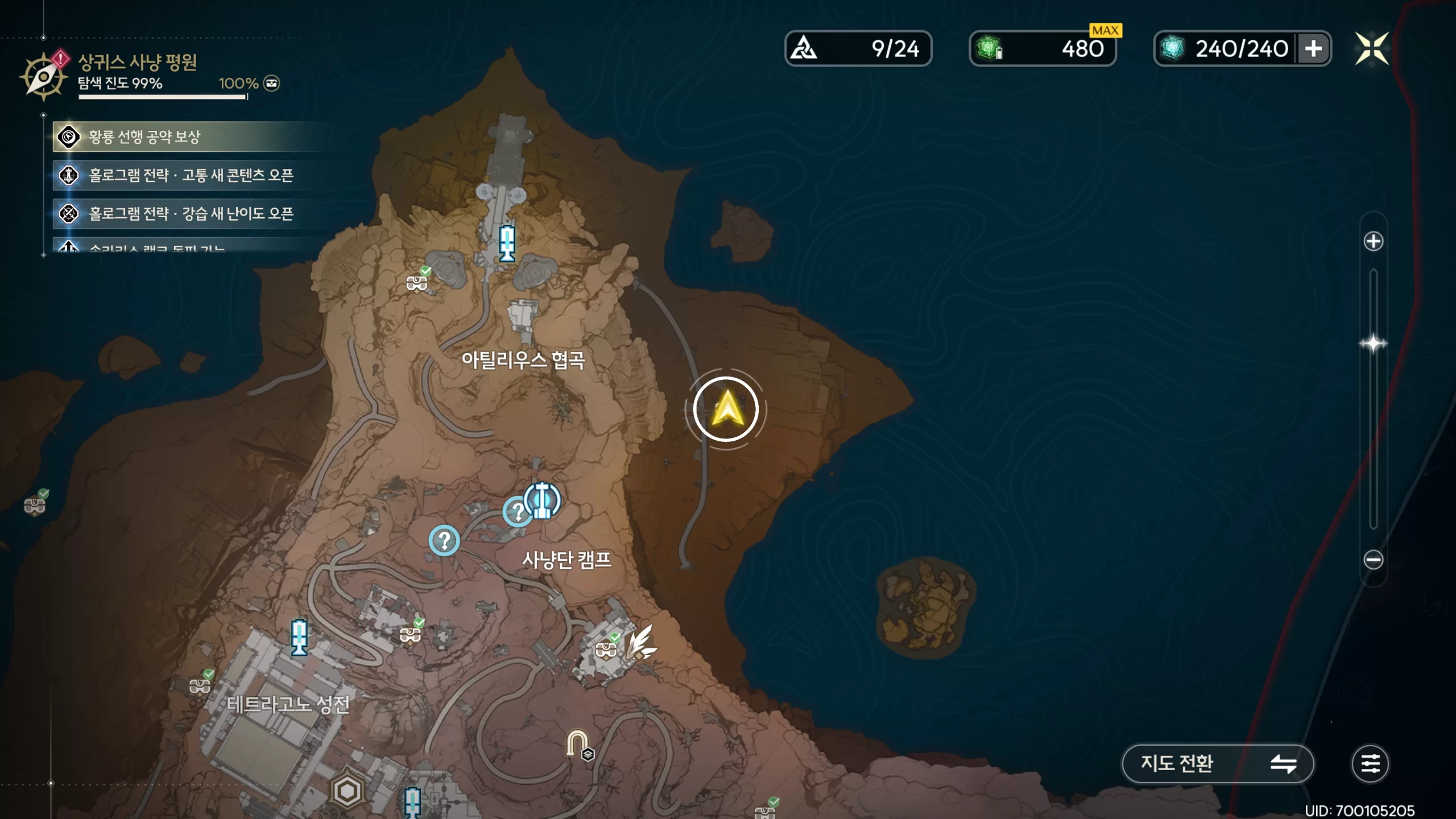This screenshot has width=1456, height=819.
Task: Select the completed chest marker on left island
Action: (x=35, y=504)
